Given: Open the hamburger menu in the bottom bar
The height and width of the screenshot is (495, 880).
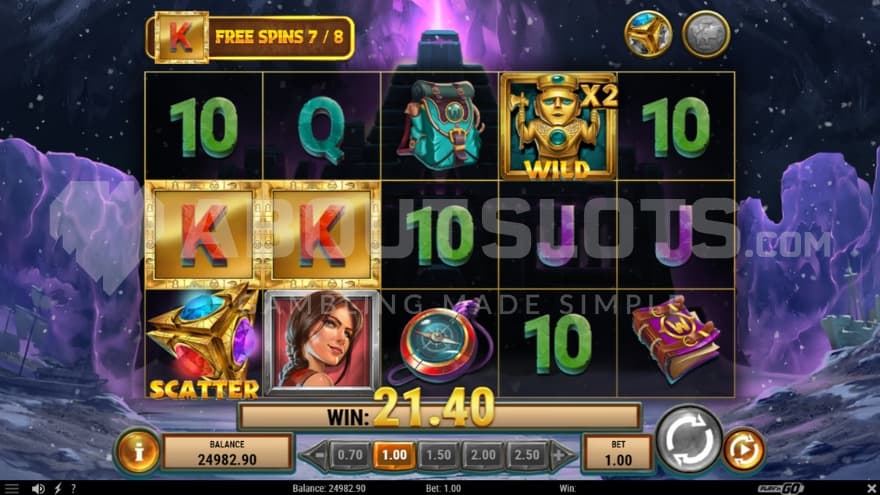Looking at the screenshot, I should [12, 488].
